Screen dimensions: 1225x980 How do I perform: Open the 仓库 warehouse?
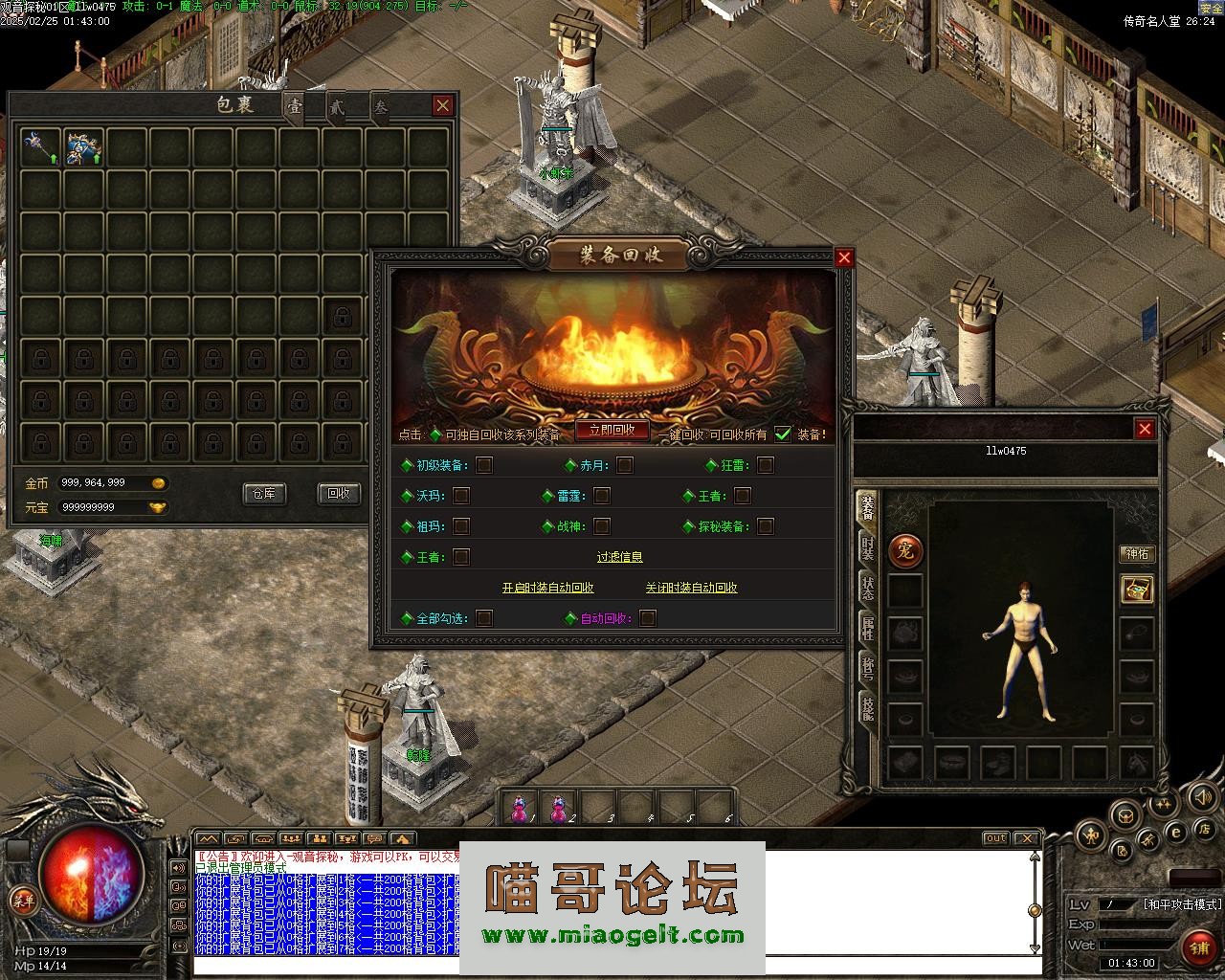[x=263, y=494]
